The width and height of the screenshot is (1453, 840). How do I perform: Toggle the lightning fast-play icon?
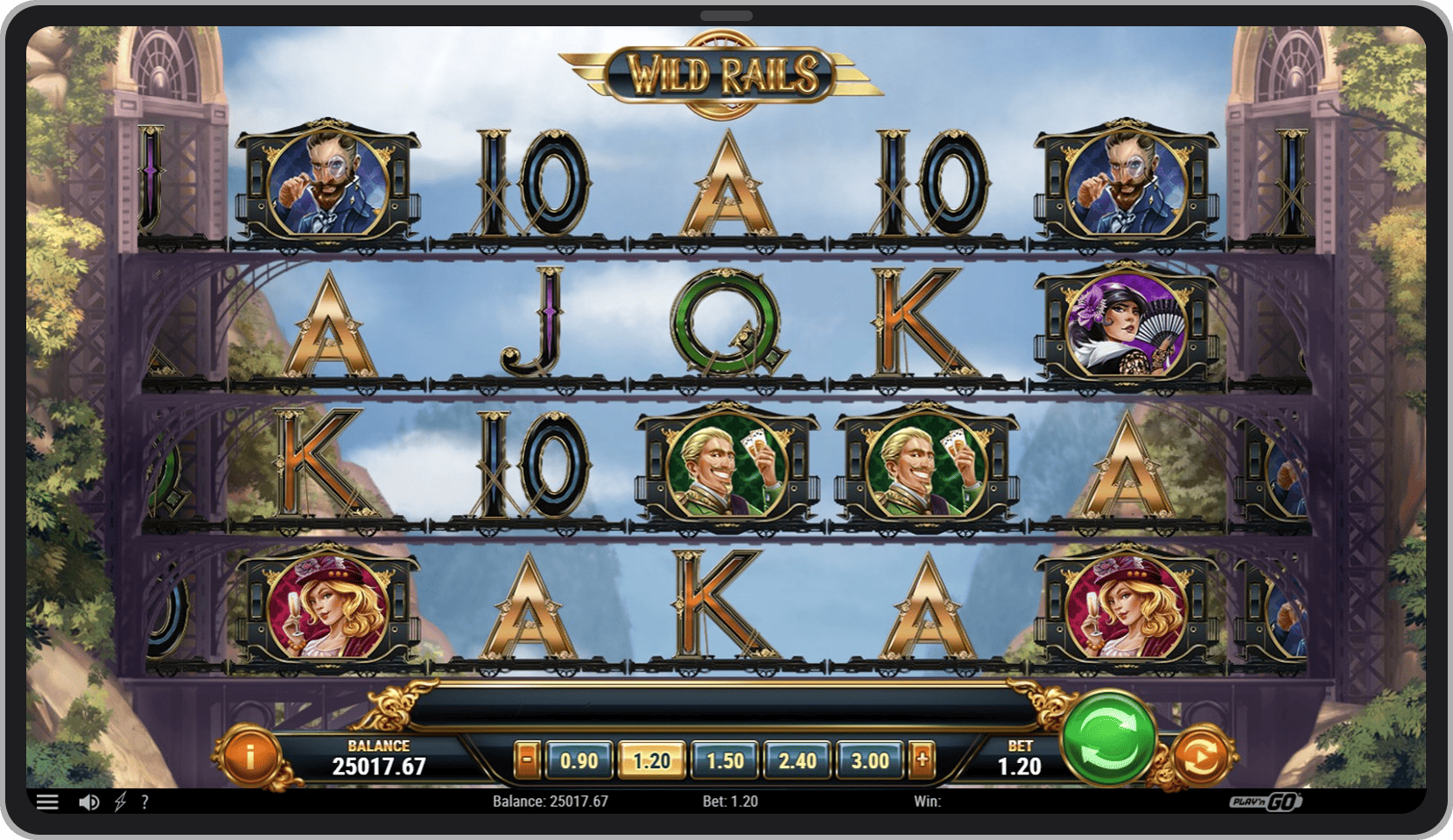click(x=120, y=801)
